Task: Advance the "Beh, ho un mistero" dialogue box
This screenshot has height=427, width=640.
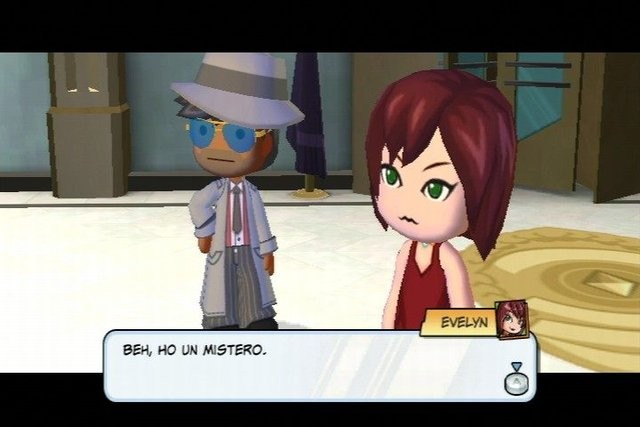Action: (516, 380)
